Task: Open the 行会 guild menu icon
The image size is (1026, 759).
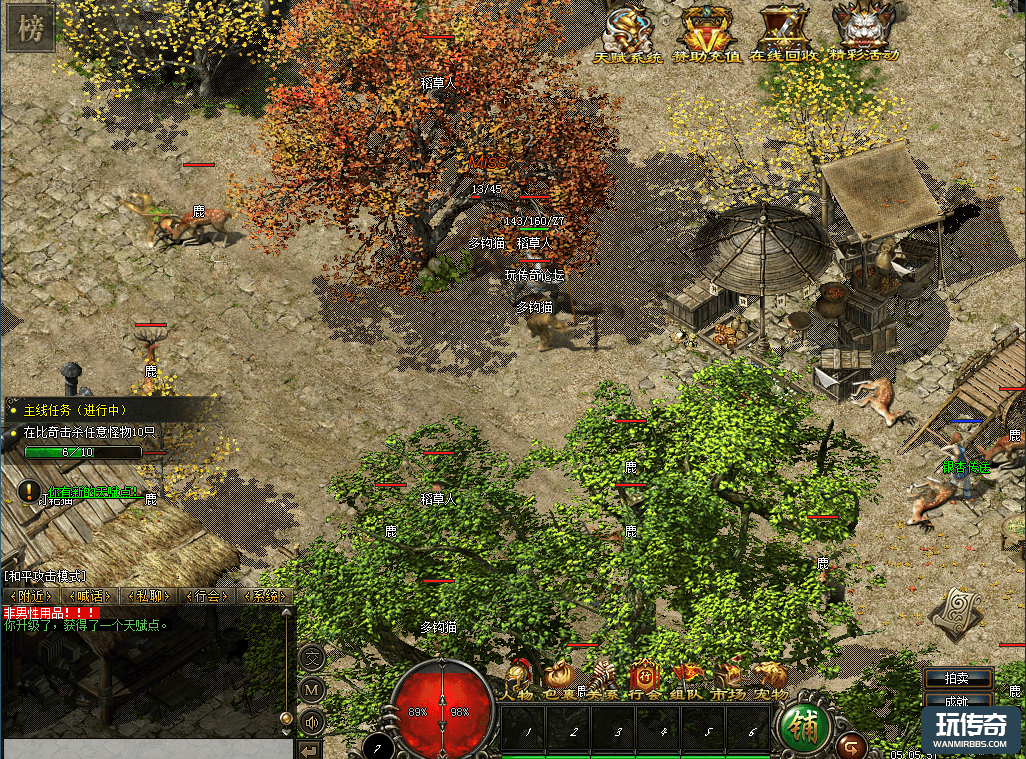Action: [643, 680]
